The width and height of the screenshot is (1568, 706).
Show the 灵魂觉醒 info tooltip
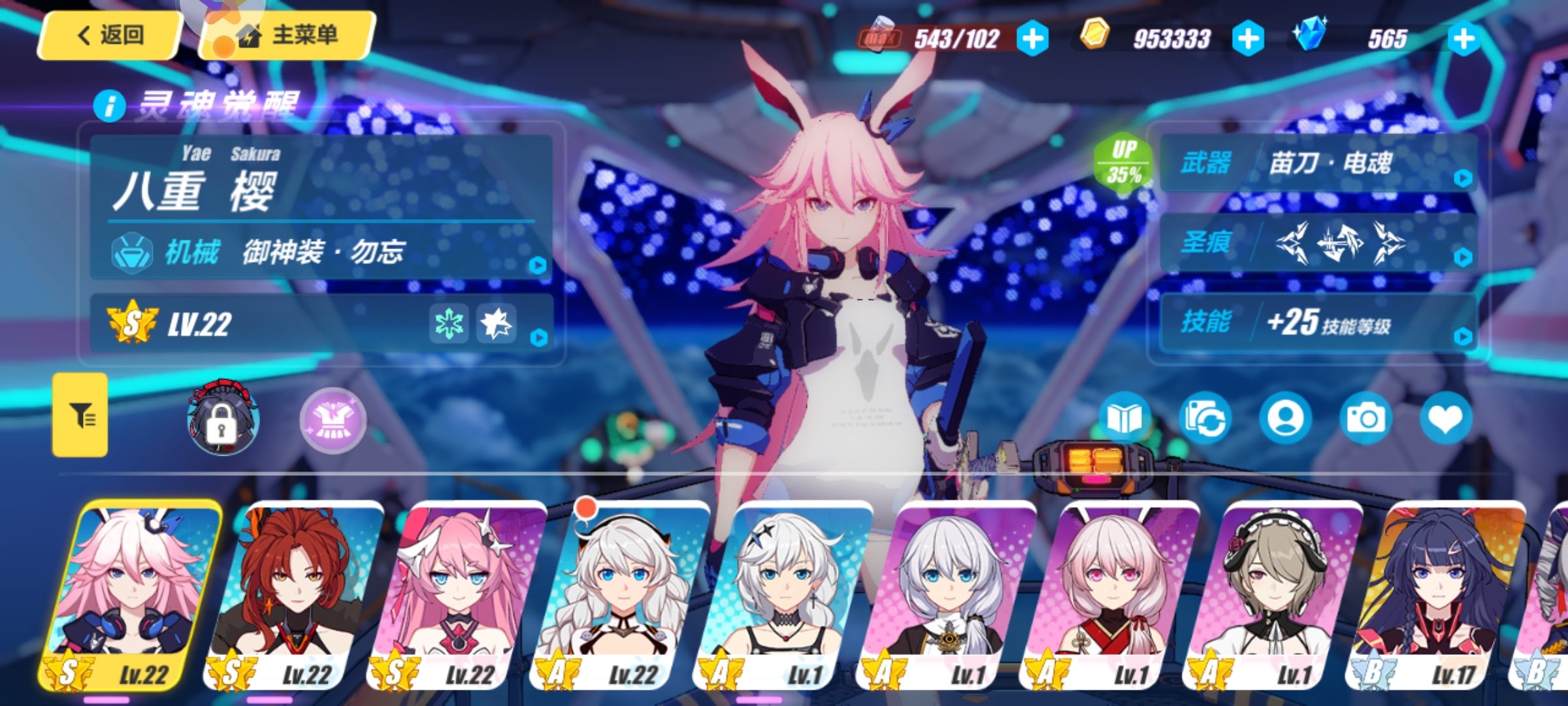point(109,105)
